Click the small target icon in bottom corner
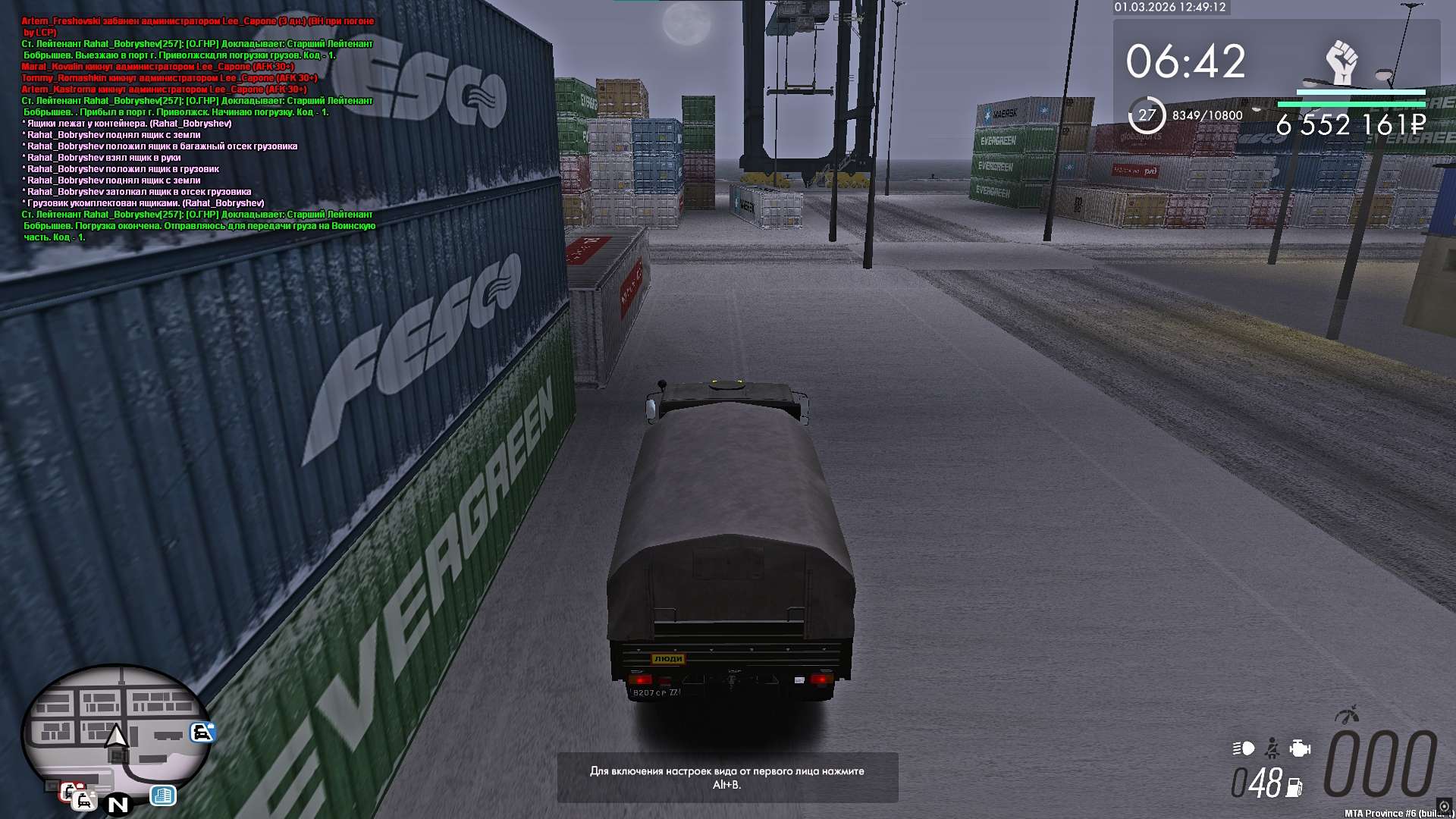This screenshot has height=819, width=1456. click(1444, 806)
